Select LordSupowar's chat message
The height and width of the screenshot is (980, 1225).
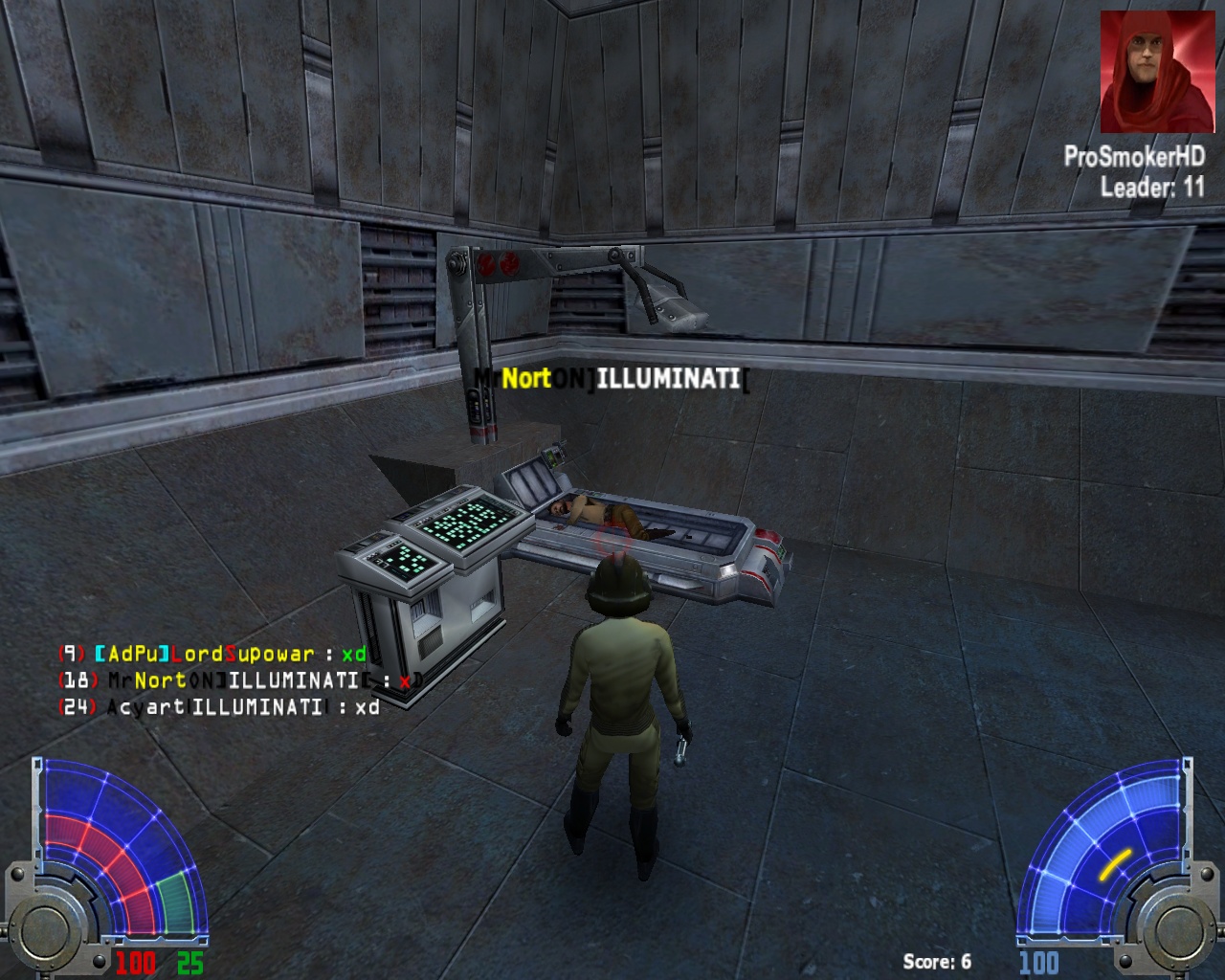(x=212, y=654)
